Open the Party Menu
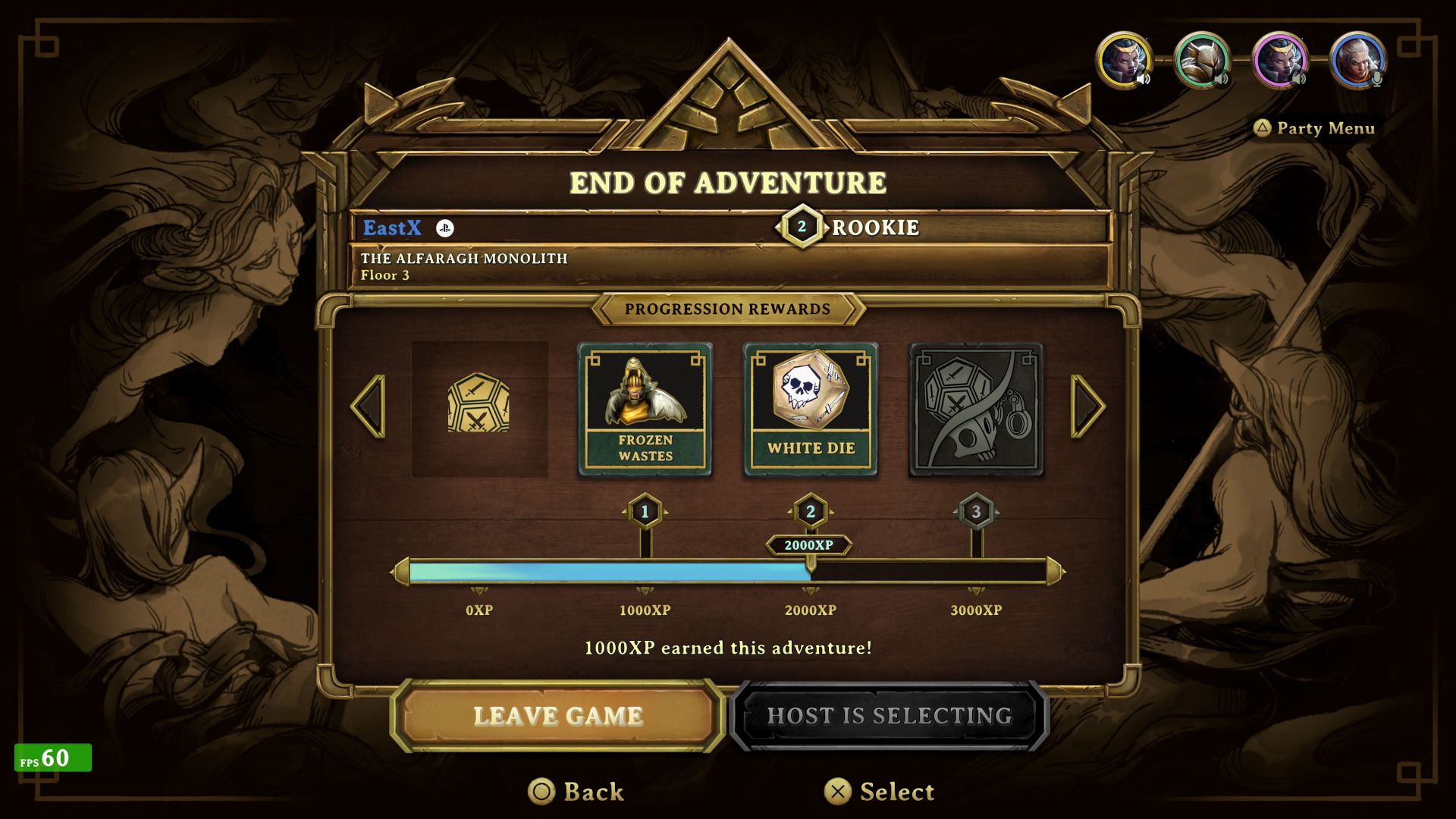1456x819 pixels. pyautogui.click(x=1314, y=128)
